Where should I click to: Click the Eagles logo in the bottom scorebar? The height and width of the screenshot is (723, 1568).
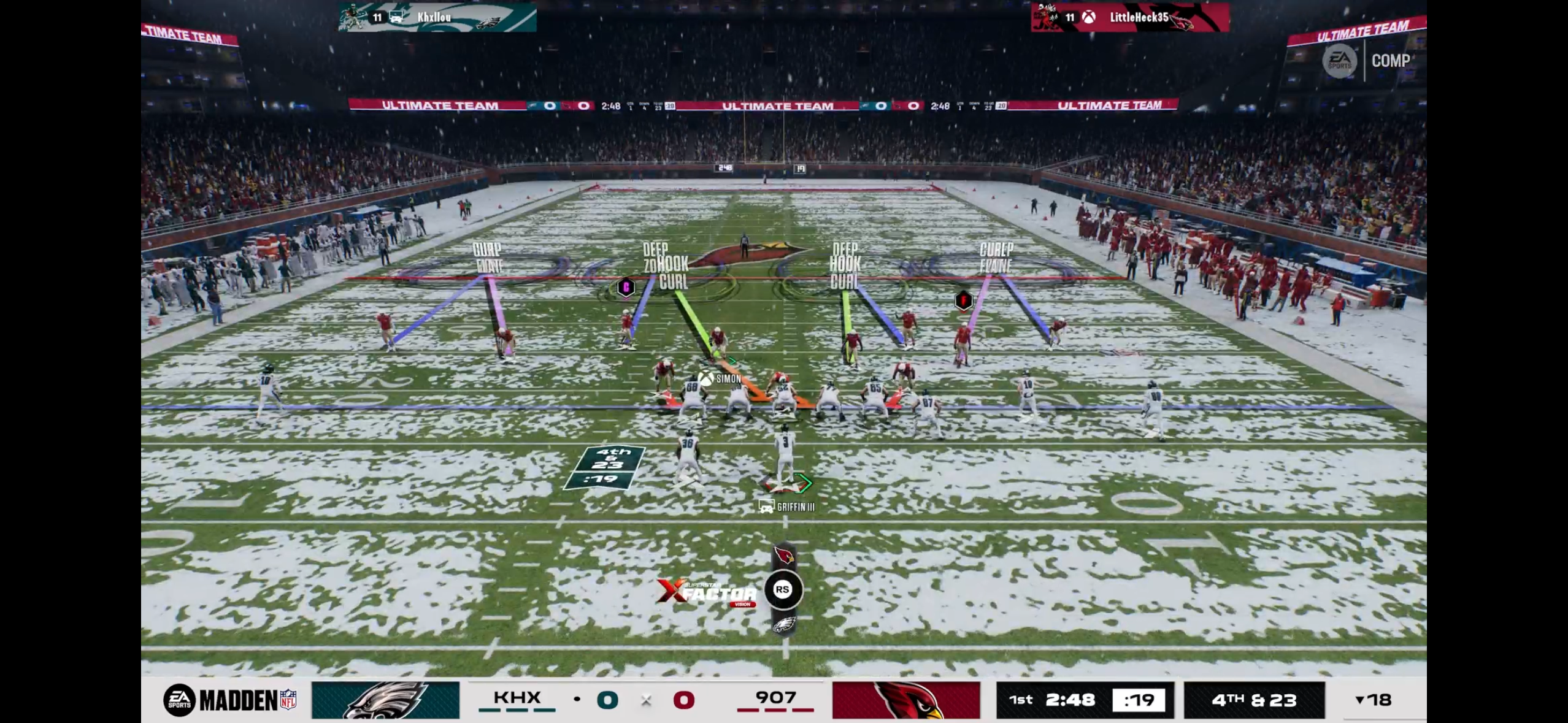(385, 700)
